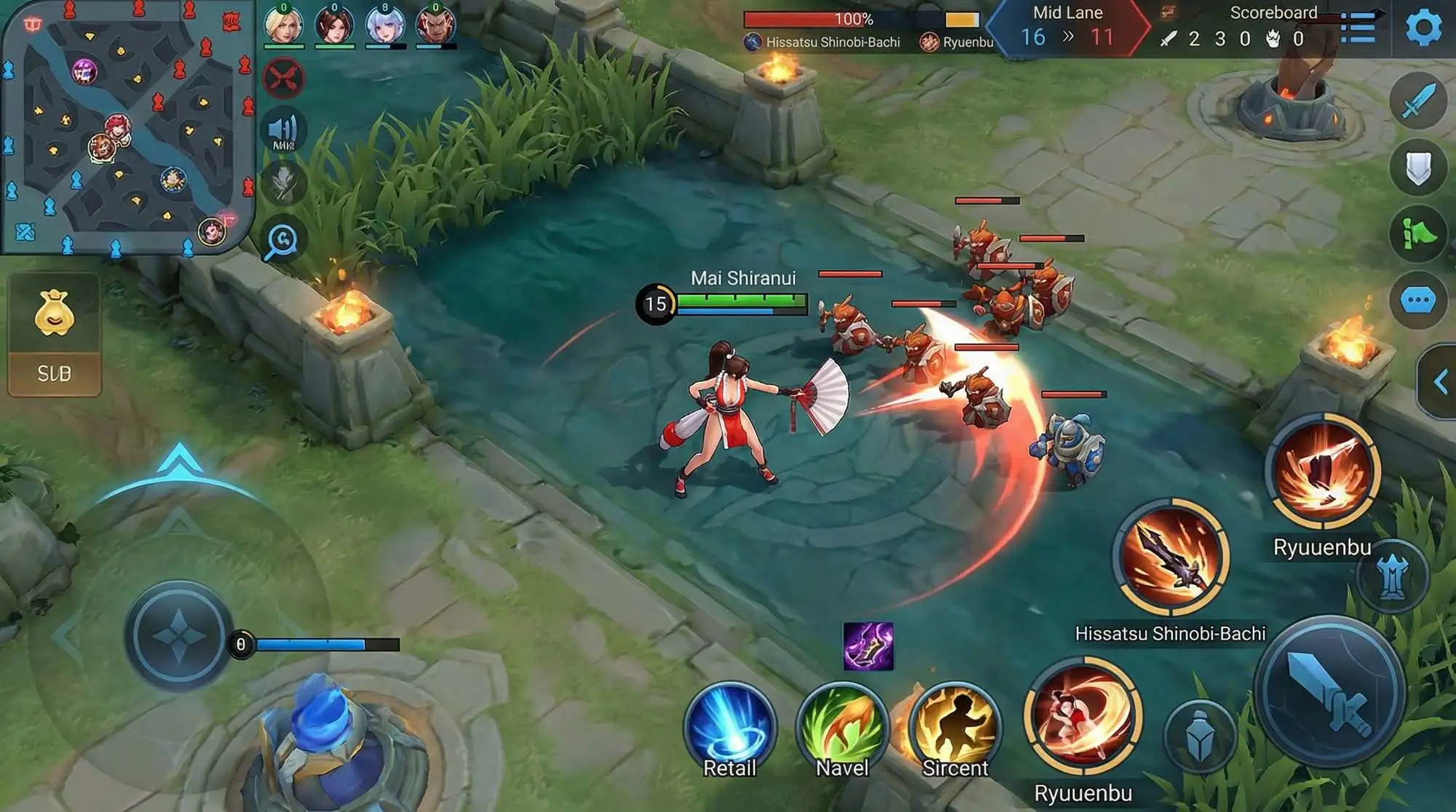Send the defend shield signal
This screenshot has height=812, width=1456.
1417,169
